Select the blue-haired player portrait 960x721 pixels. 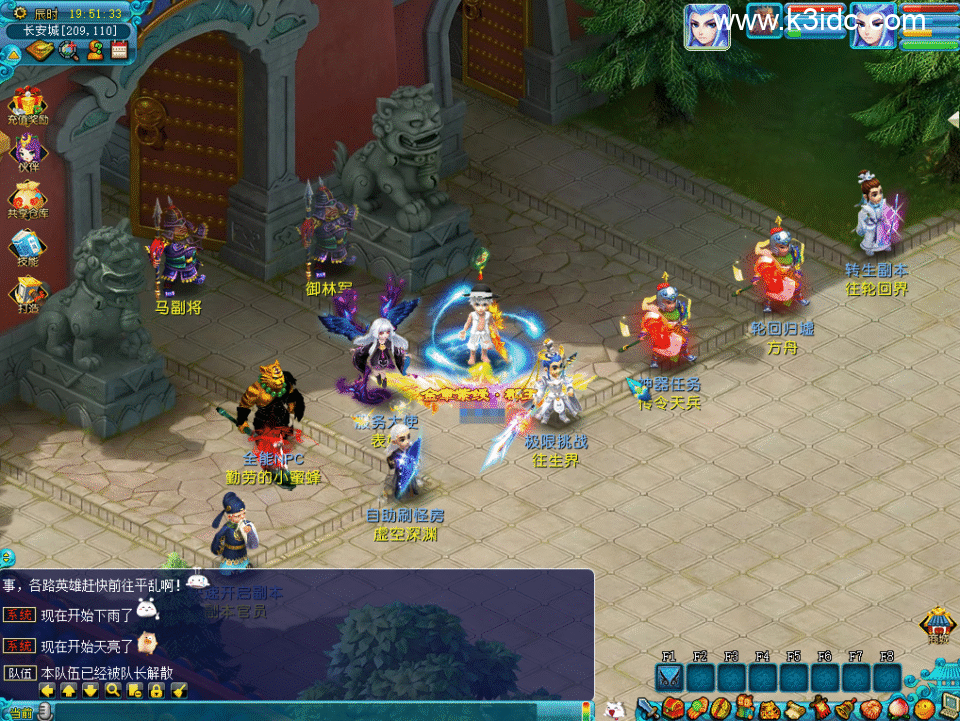(706, 26)
